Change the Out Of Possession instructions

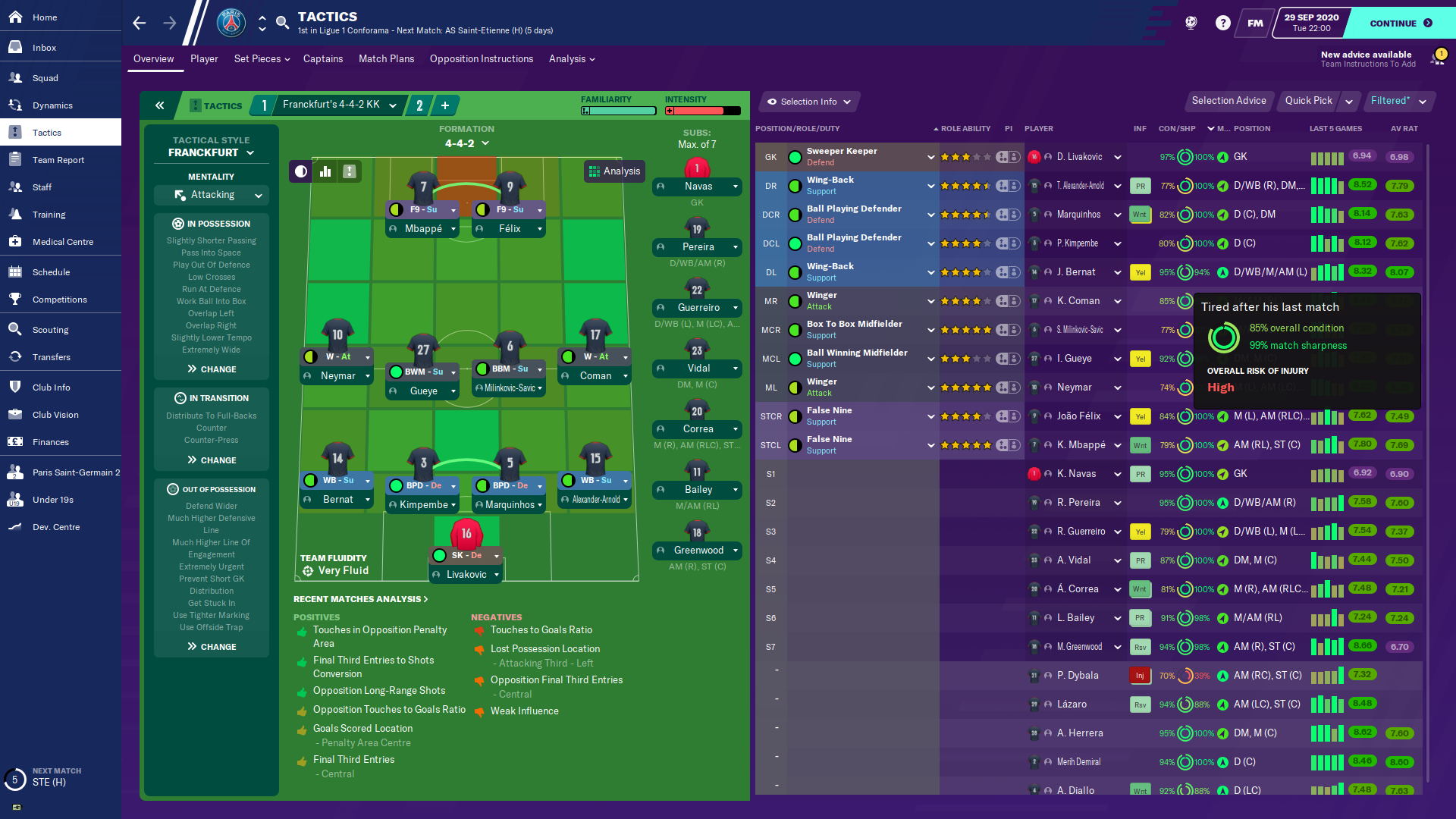(x=212, y=647)
